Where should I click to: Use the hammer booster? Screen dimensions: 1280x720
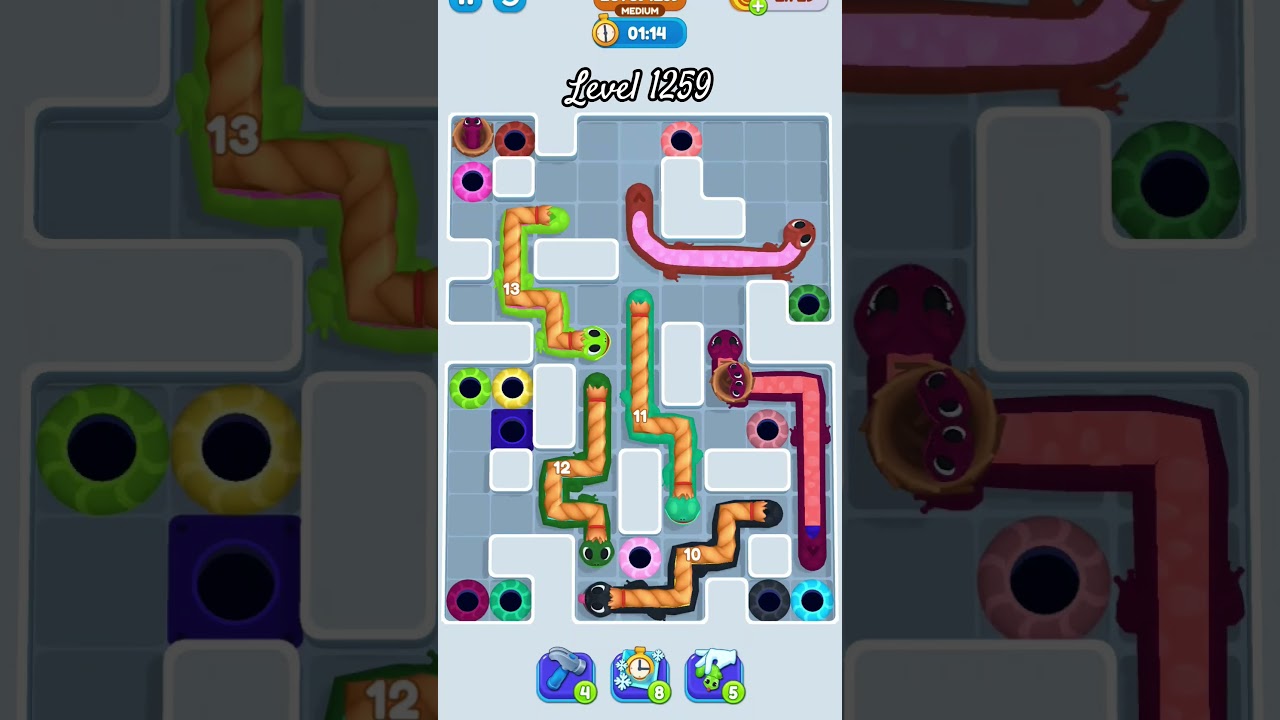click(x=566, y=675)
